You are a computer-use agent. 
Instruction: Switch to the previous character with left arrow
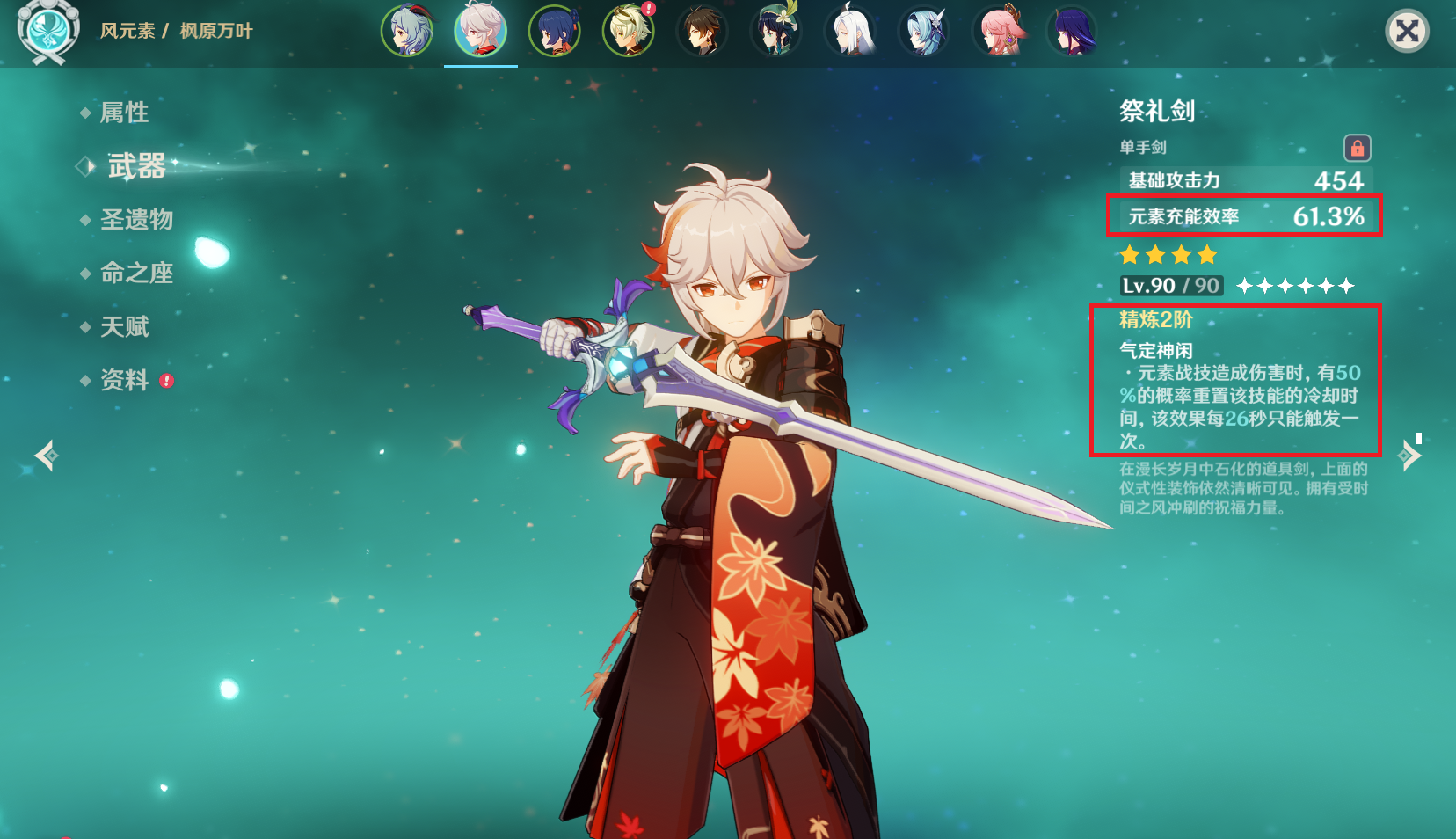(46, 455)
